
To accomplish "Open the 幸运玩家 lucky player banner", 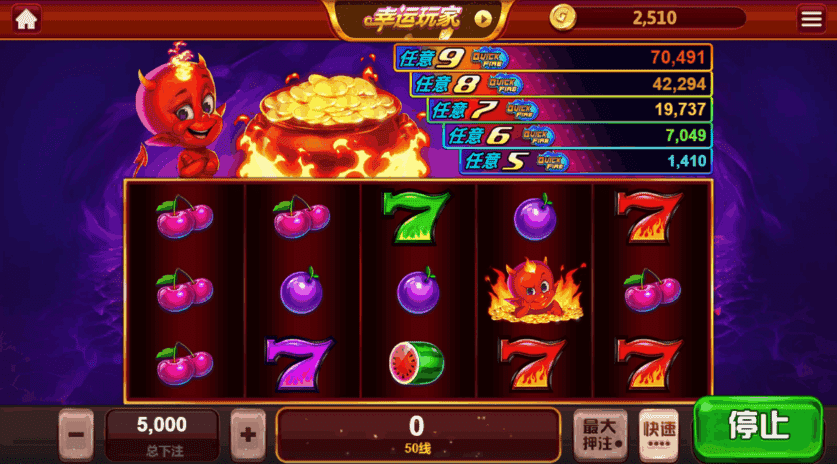I will (x=419, y=18).
